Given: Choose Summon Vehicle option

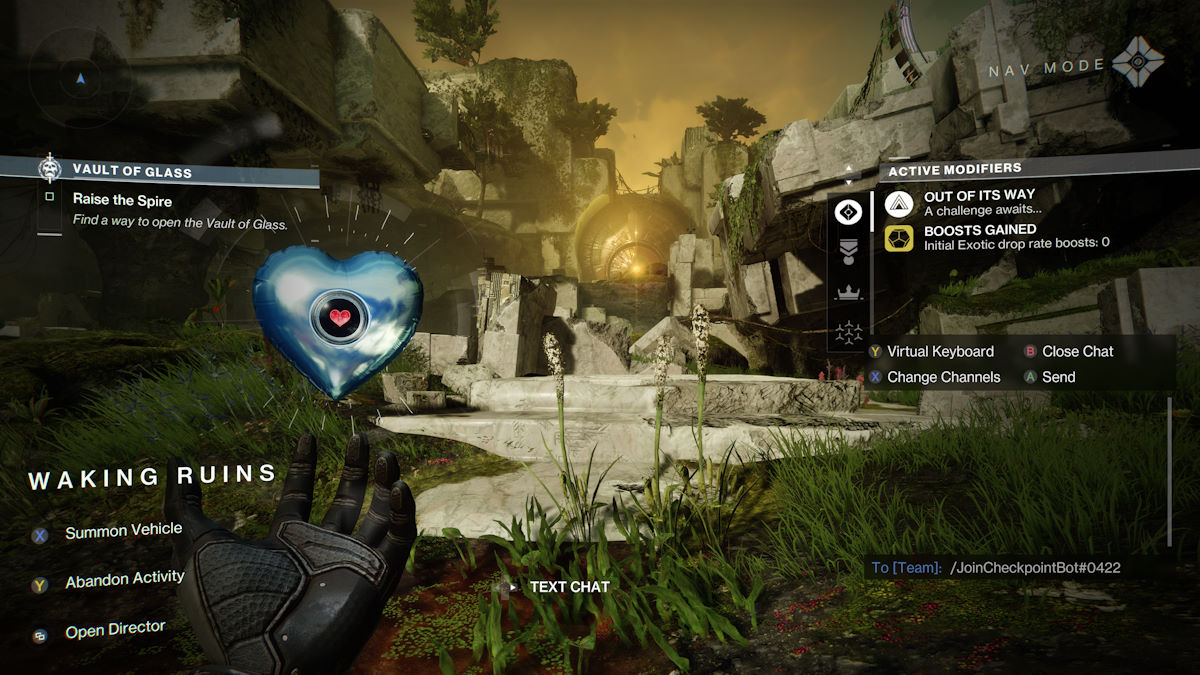Looking at the screenshot, I should 122,531.
